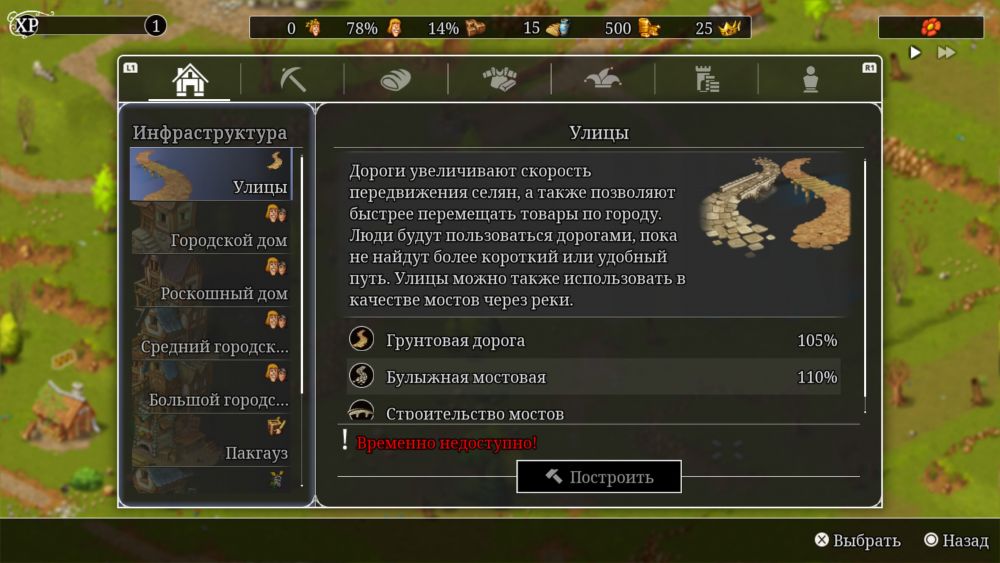
Task: Open the pickaxe resources tab
Action: click(x=292, y=80)
